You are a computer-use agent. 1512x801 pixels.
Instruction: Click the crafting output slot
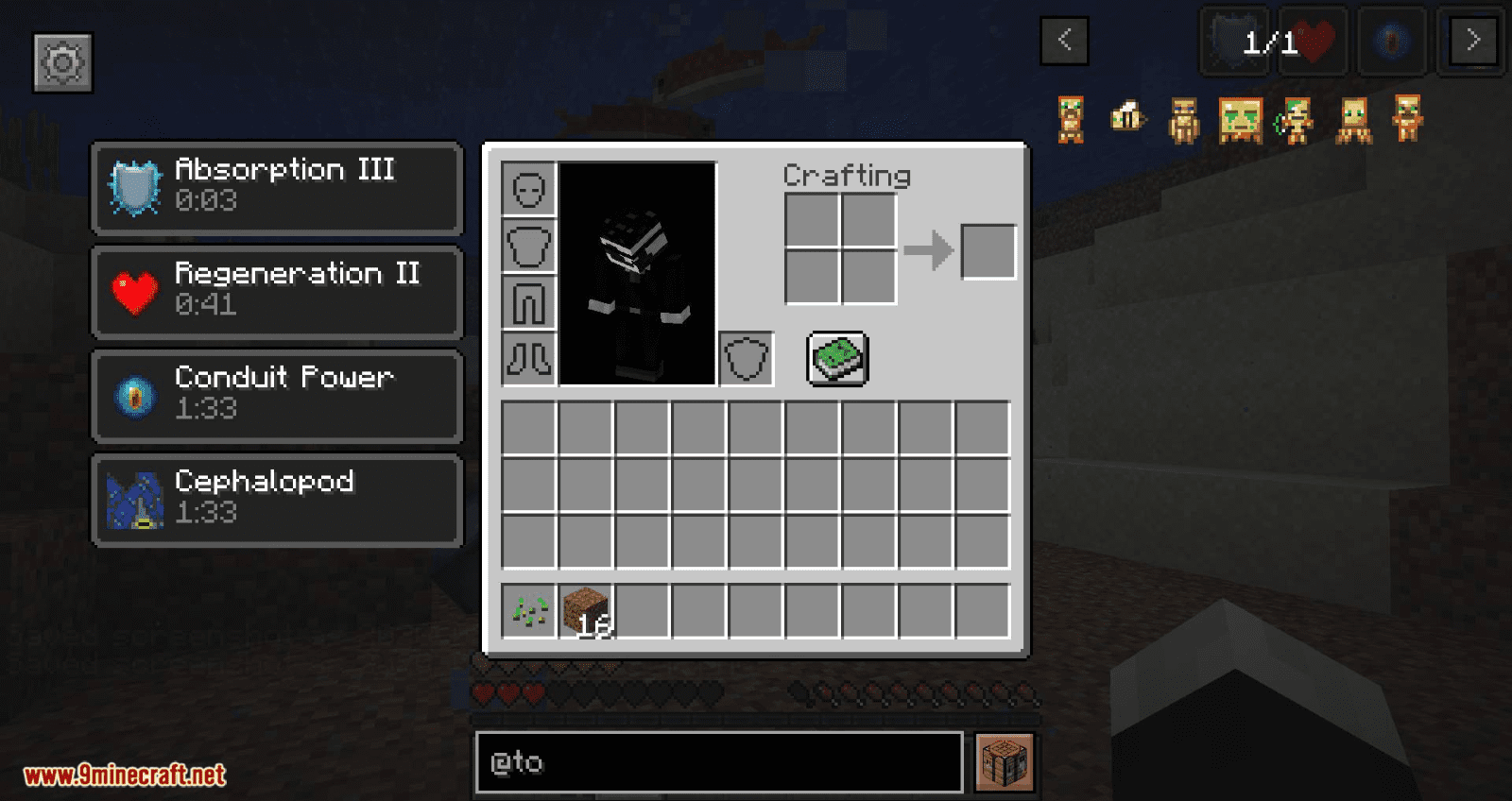click(x=988, y=251)
